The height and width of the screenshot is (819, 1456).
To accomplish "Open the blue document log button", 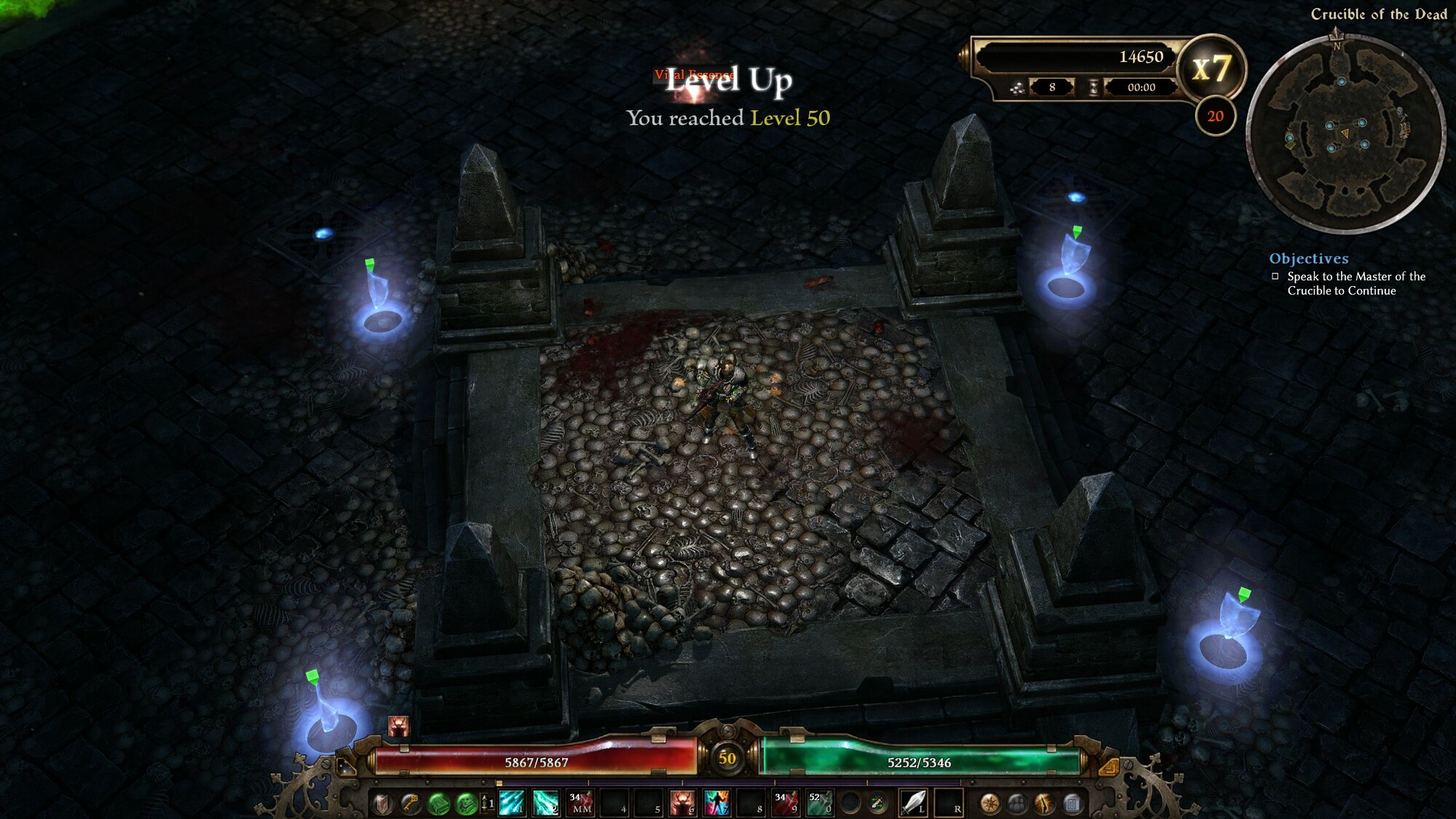I will [x=1072, y=804].
